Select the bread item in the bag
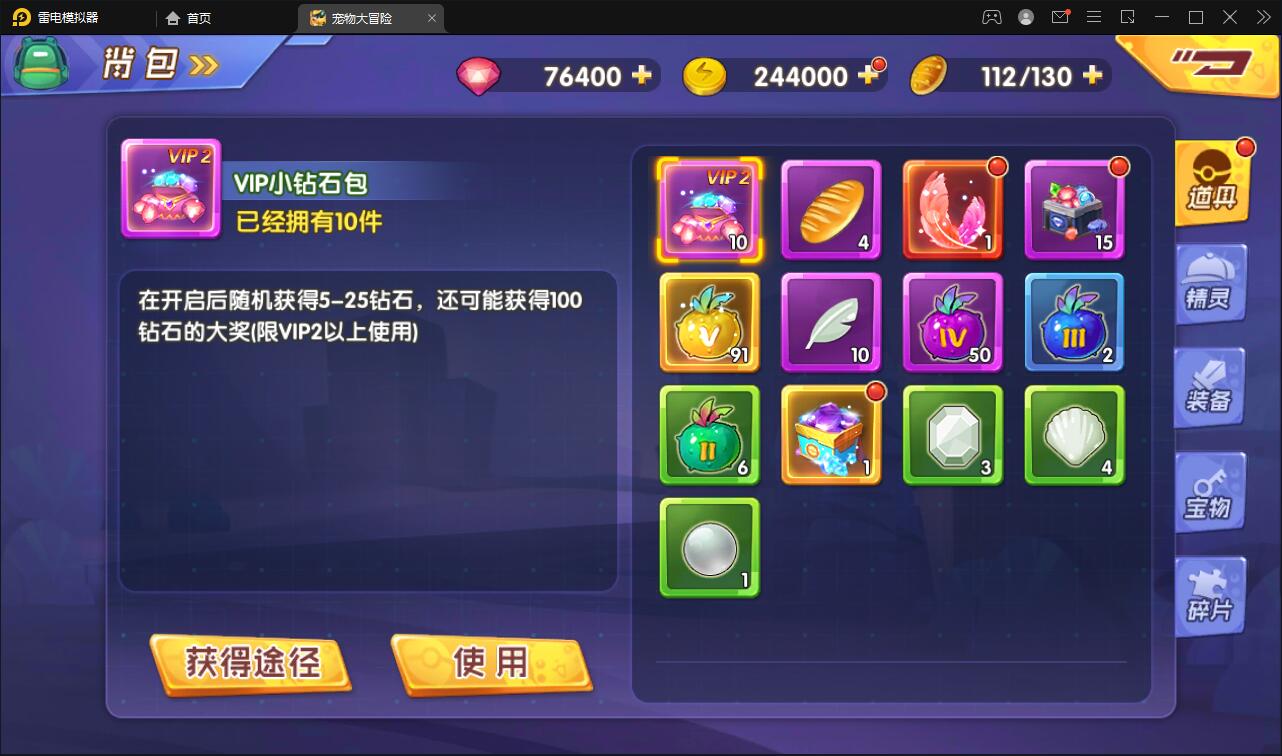Viewport: 1282px width, 756px height. point(831,209)
